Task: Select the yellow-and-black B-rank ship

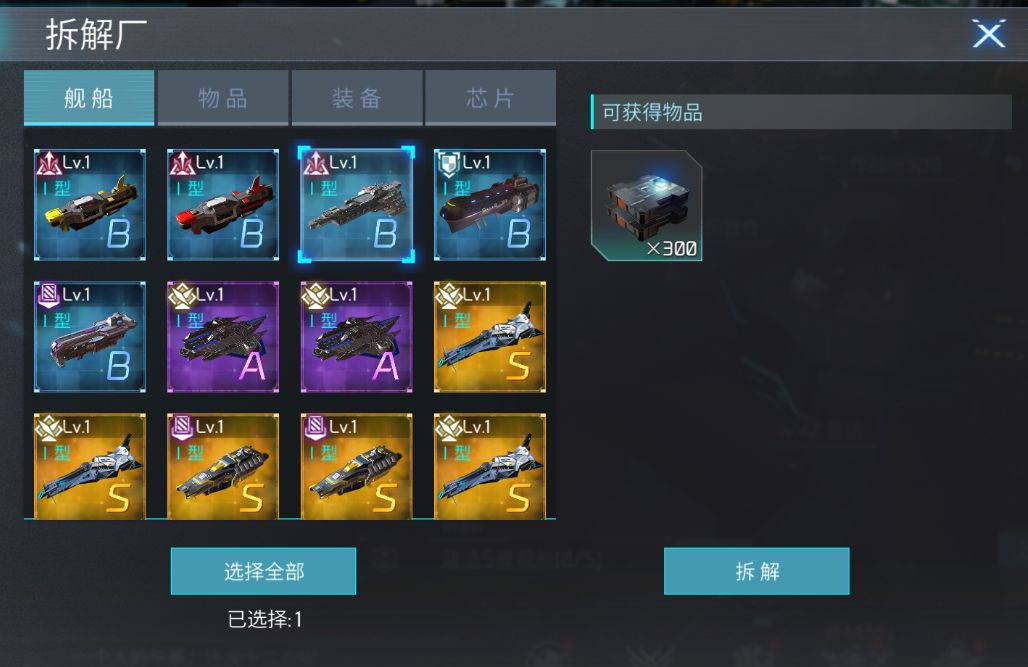Action: [x=90, y=205]
